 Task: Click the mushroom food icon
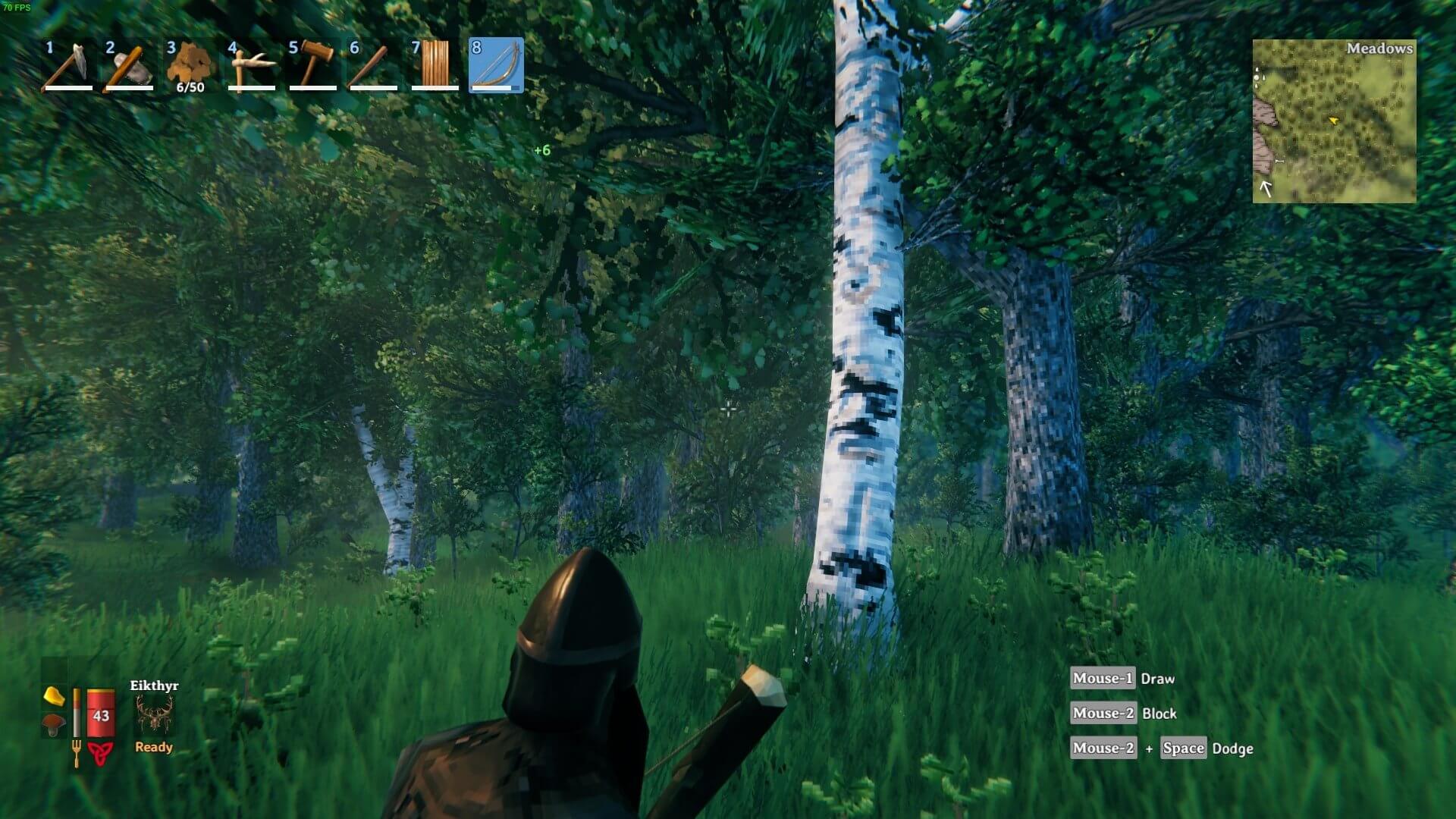53,723
